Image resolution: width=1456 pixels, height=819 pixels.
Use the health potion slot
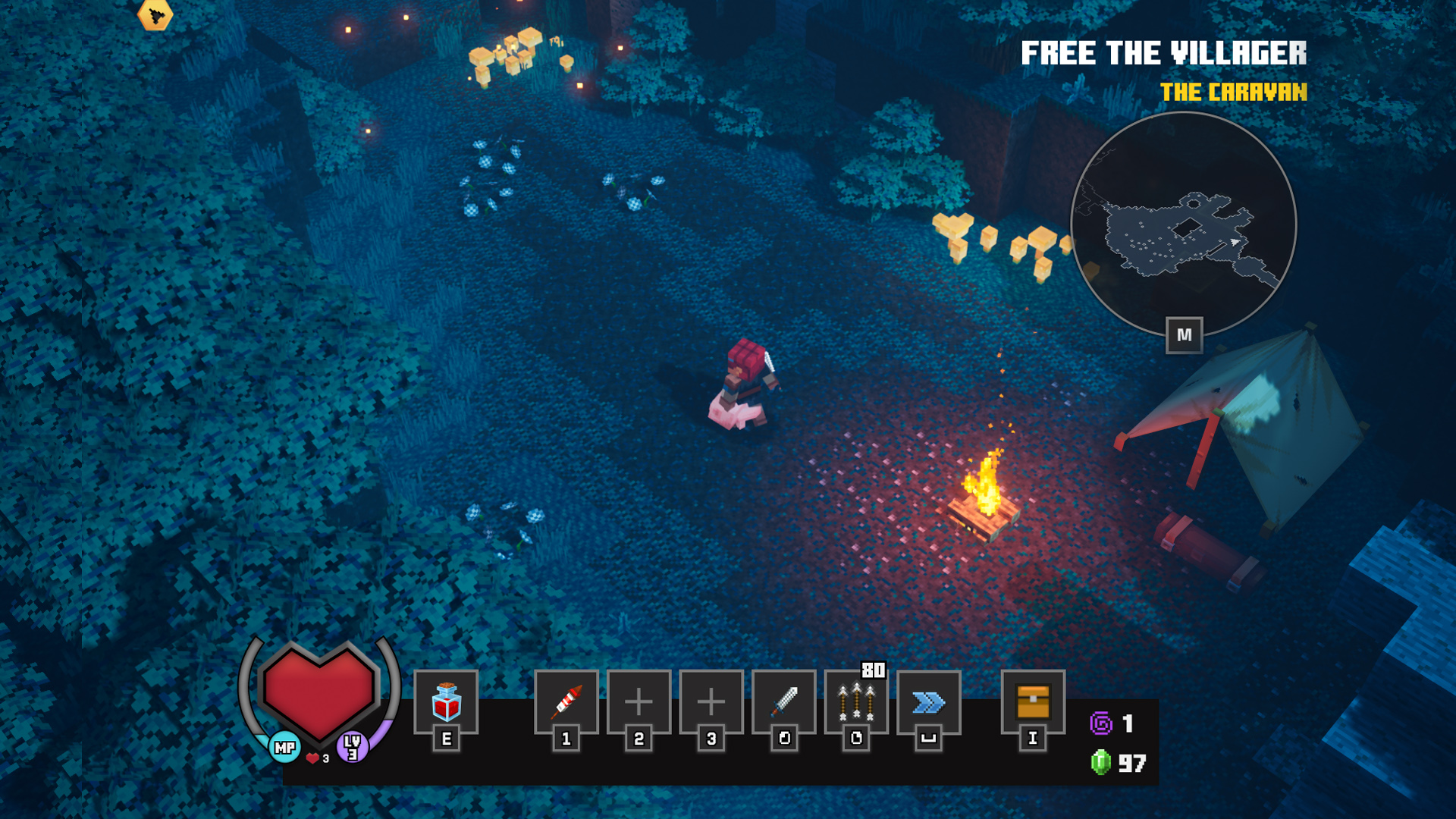[x=446, y=702]
